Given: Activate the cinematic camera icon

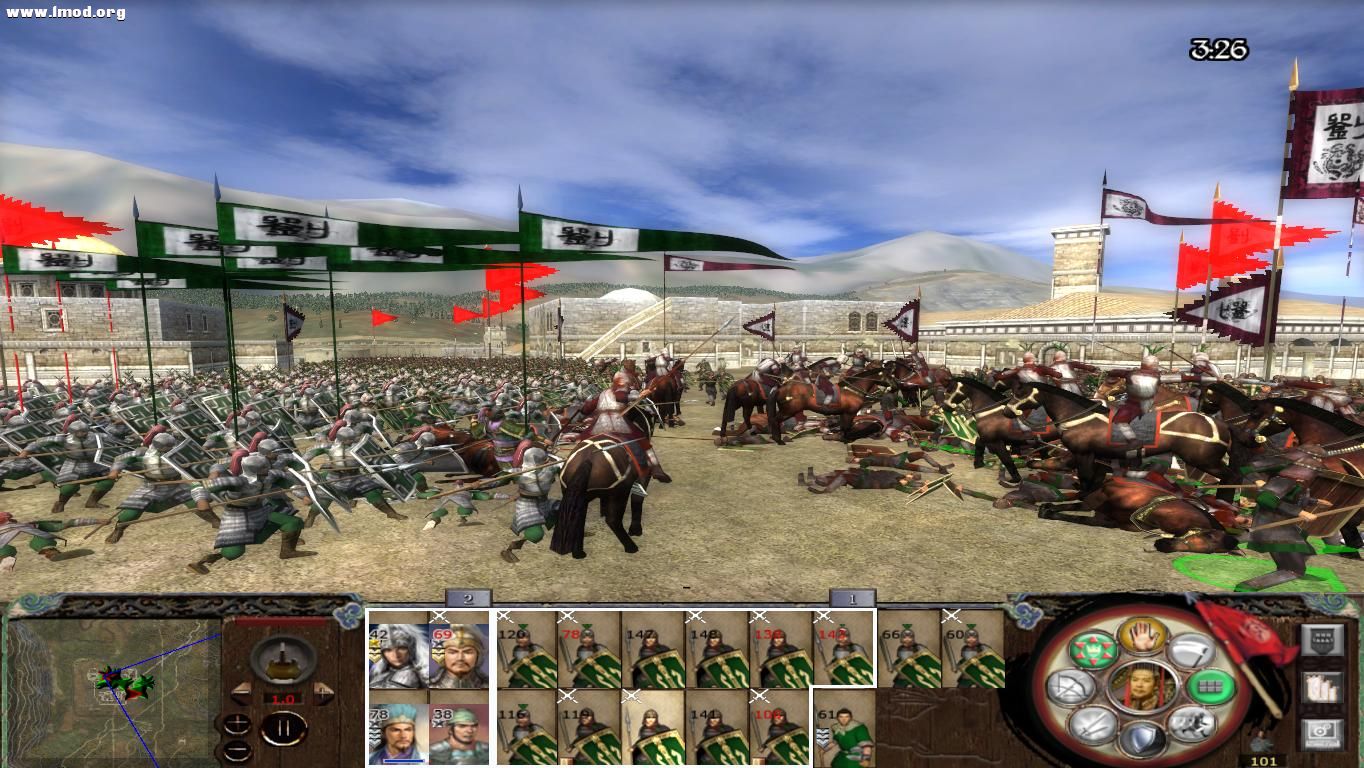Looking at the screenshot, I should 1322,733.
